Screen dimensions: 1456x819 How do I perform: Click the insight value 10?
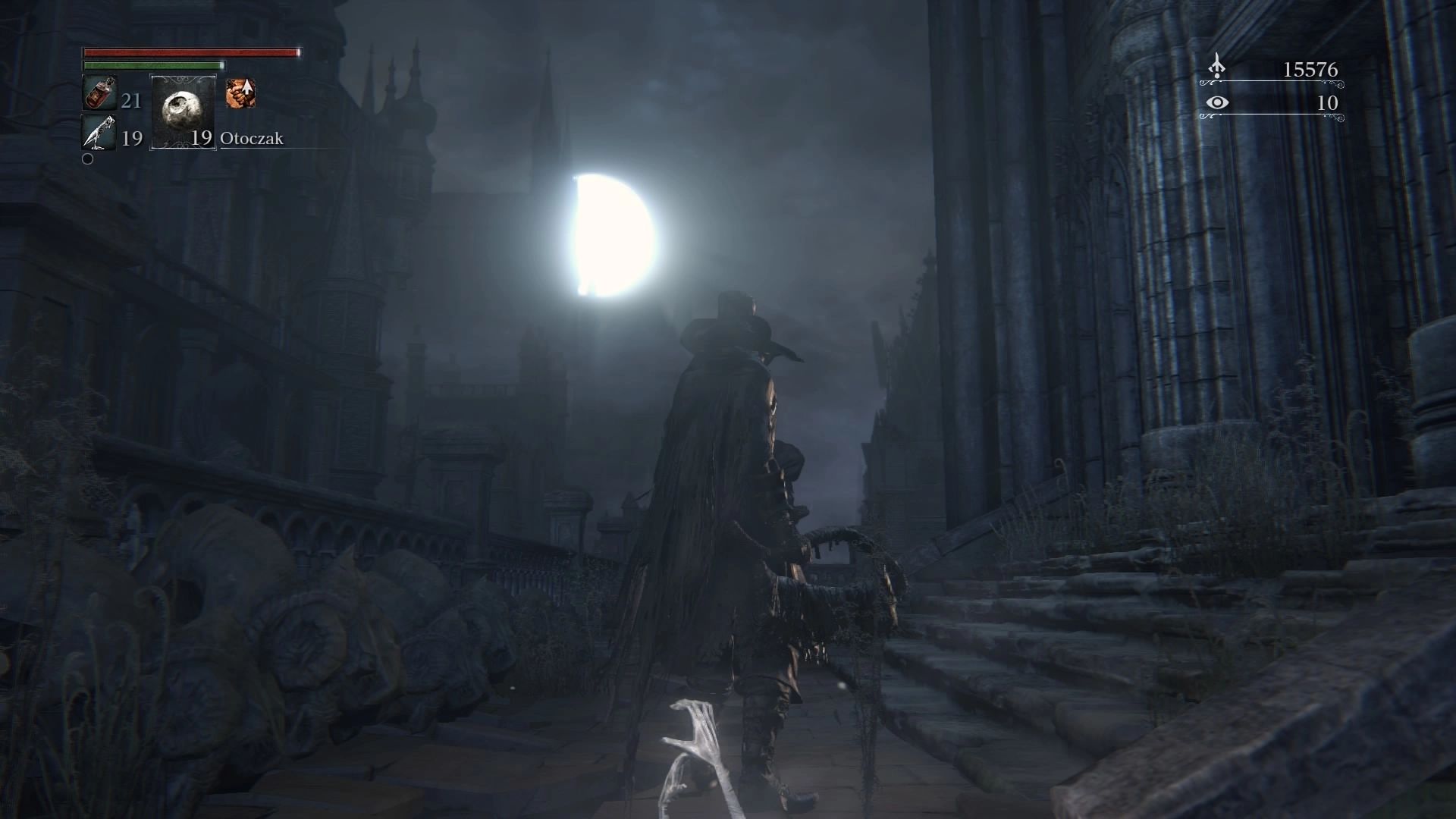(x=1329, y=105)
